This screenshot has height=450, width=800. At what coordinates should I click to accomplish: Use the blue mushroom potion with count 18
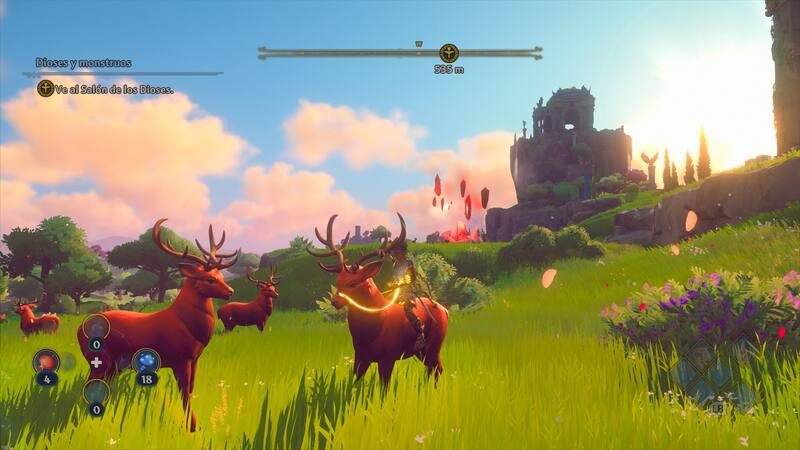tap(145, 361)
